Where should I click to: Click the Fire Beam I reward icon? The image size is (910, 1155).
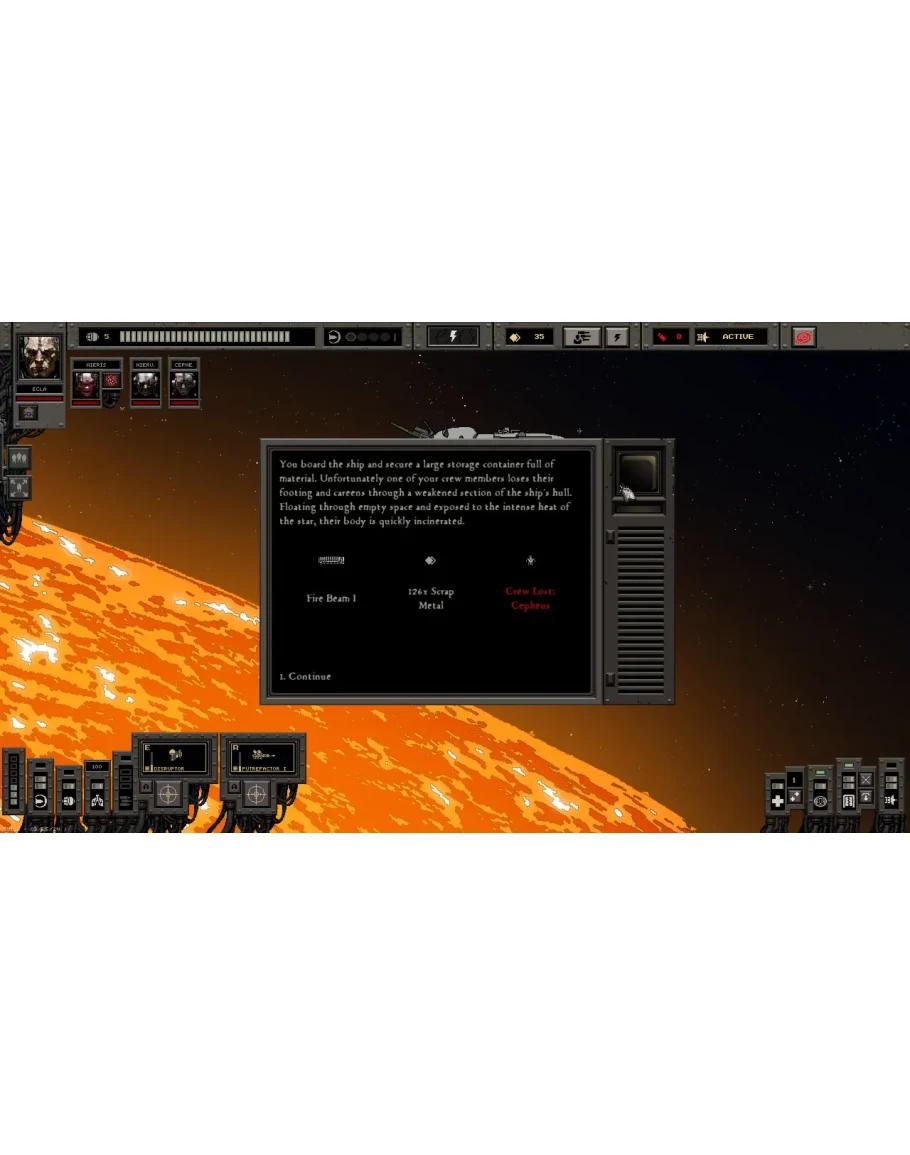click(331, 561)
